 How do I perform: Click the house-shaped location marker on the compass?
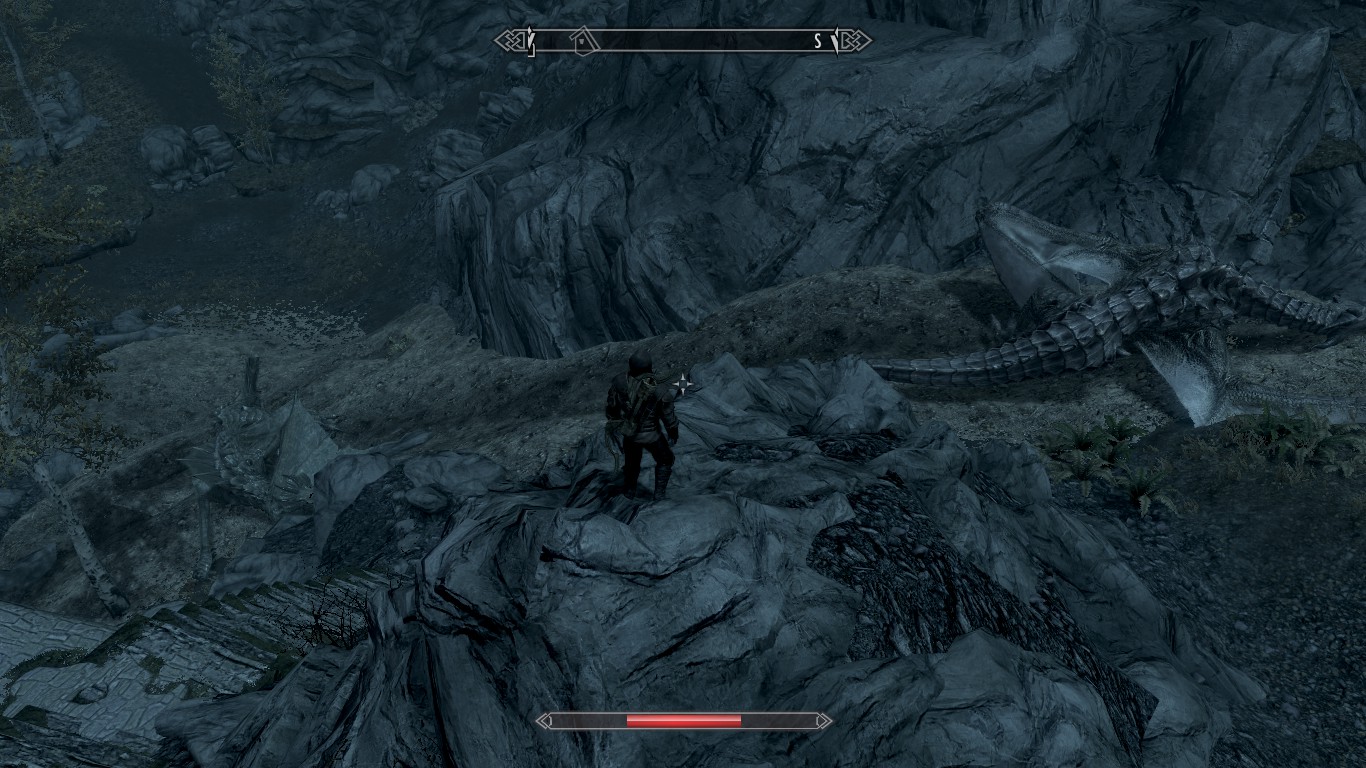coord(583,40)
